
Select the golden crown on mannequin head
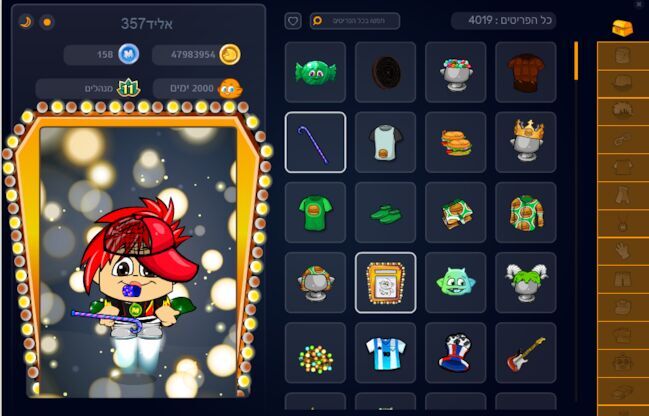tap(525, 142)
